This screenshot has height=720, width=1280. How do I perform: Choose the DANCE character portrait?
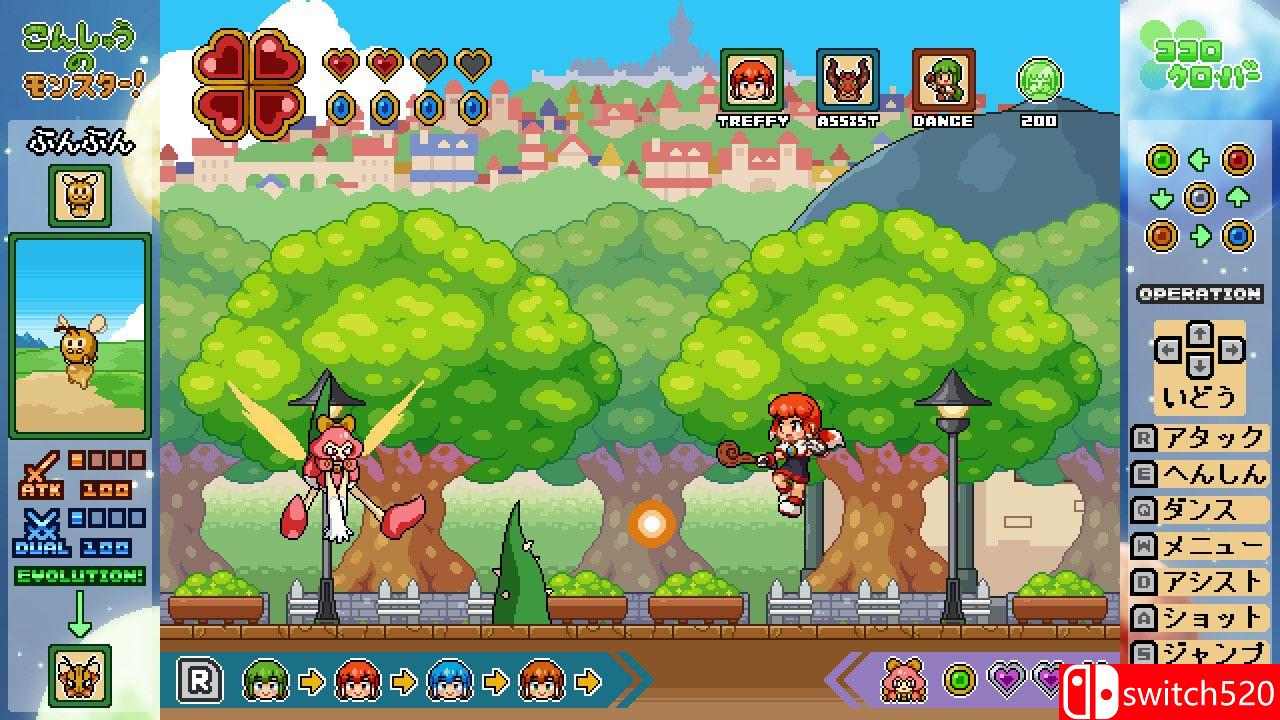coord(943,80)
